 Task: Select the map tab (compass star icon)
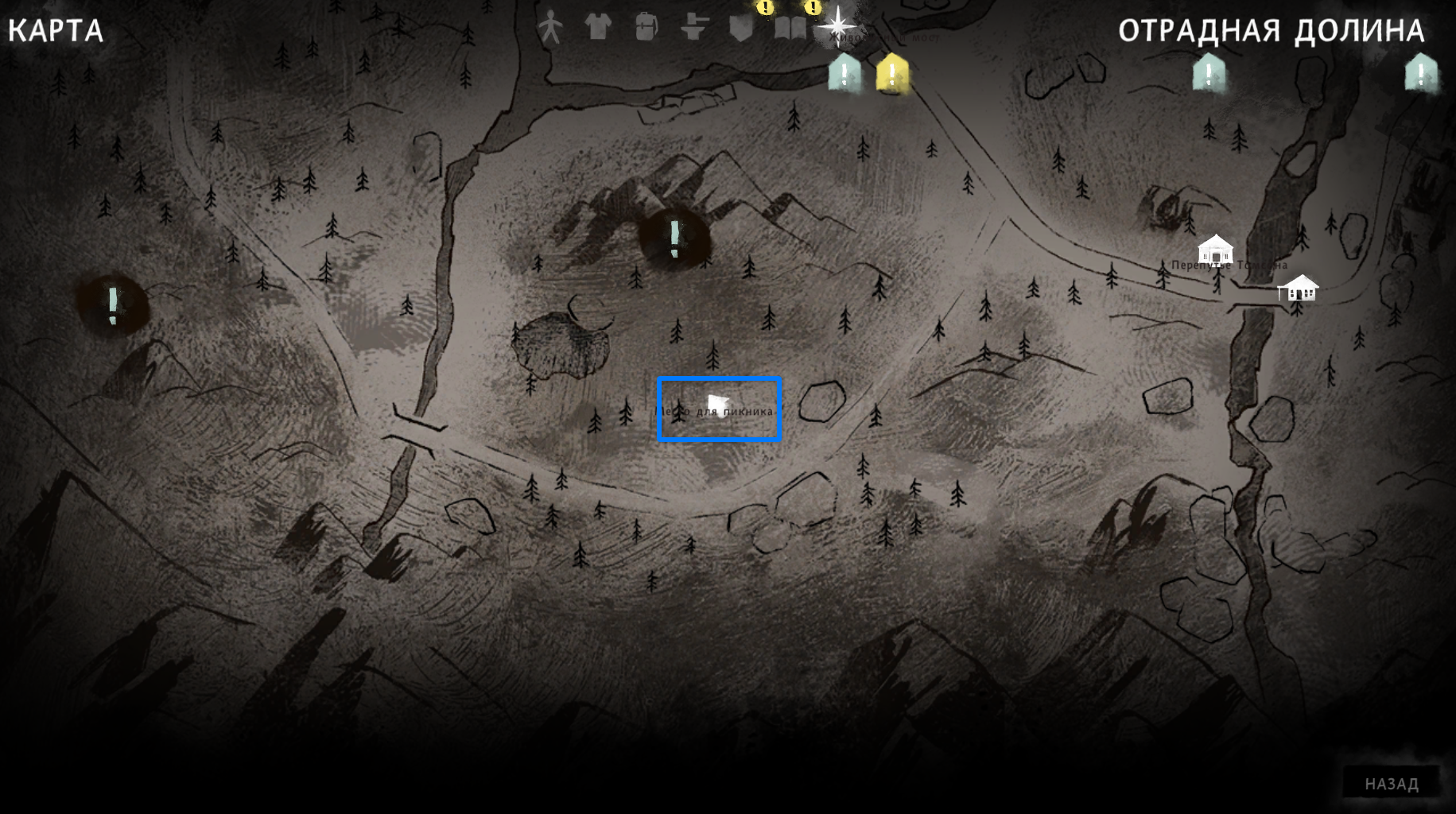(x=837, y=24)
